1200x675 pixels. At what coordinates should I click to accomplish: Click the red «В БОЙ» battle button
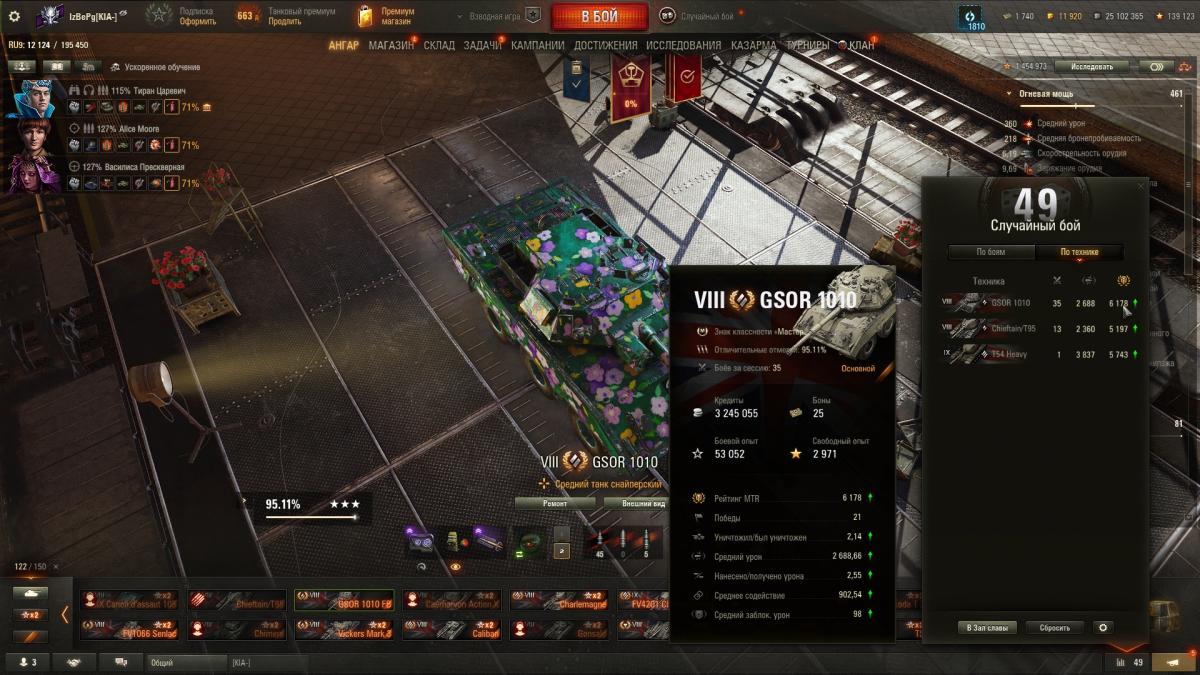(600, 16)
